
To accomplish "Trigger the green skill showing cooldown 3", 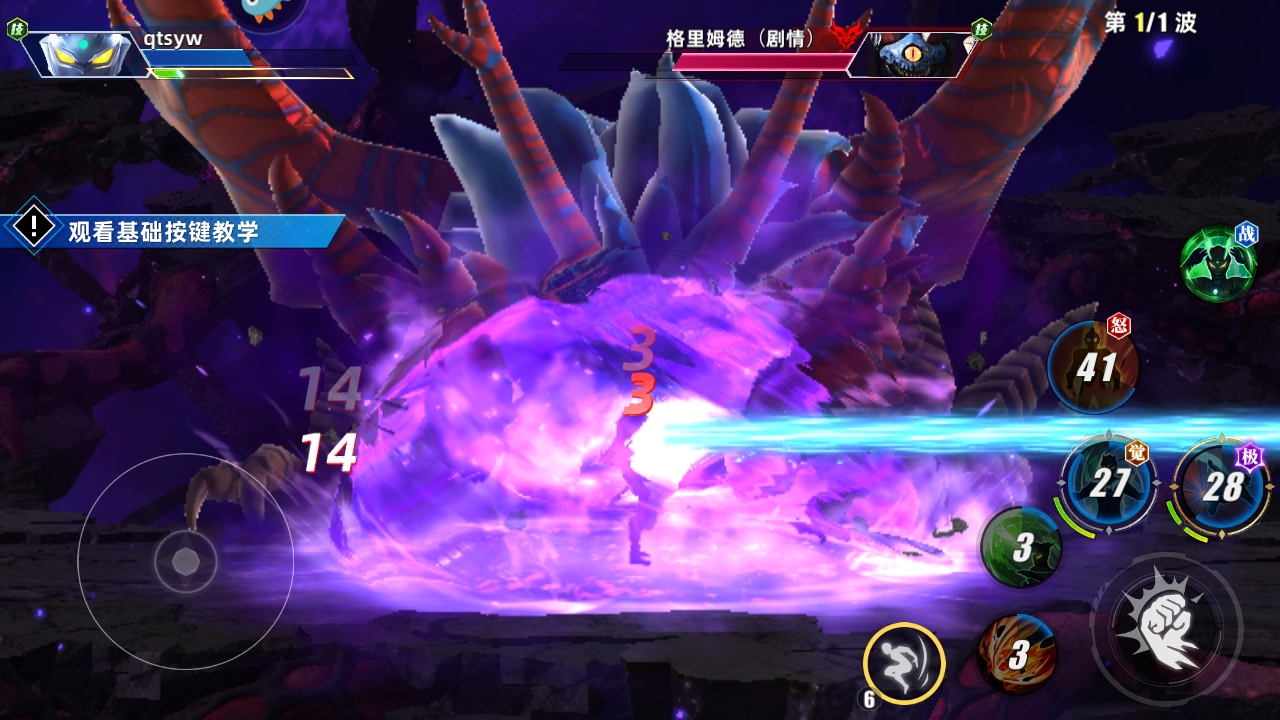I will point(1021,546).
